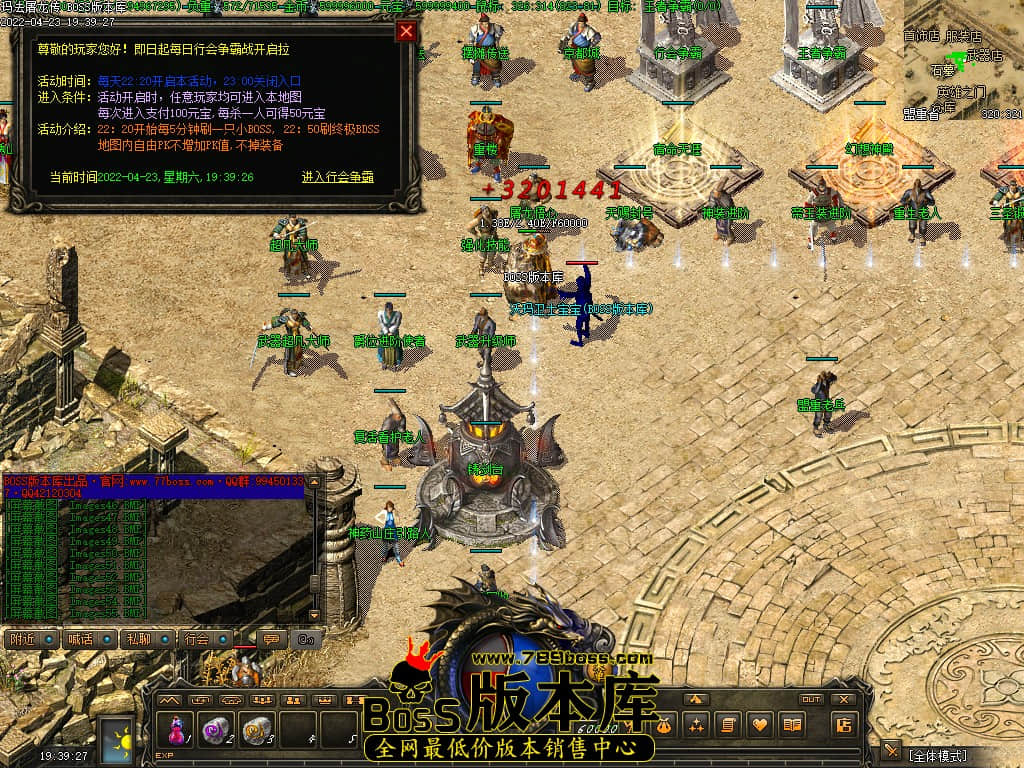The height and width of the screenshot is (768, 1024).
Task: Use the orange spiral stone in slot 3
Action: click(x=257, y=730)
